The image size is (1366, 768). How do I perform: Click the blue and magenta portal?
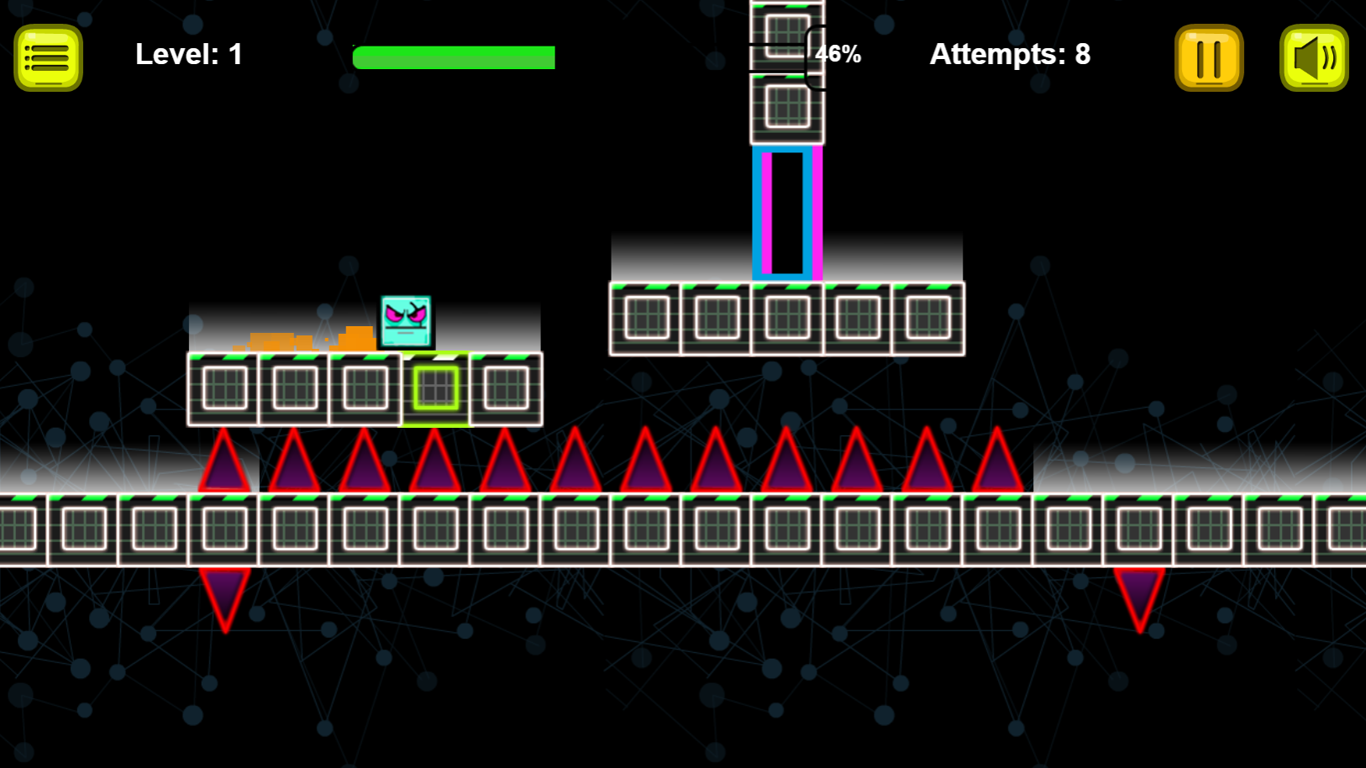(x=788, y=210)
